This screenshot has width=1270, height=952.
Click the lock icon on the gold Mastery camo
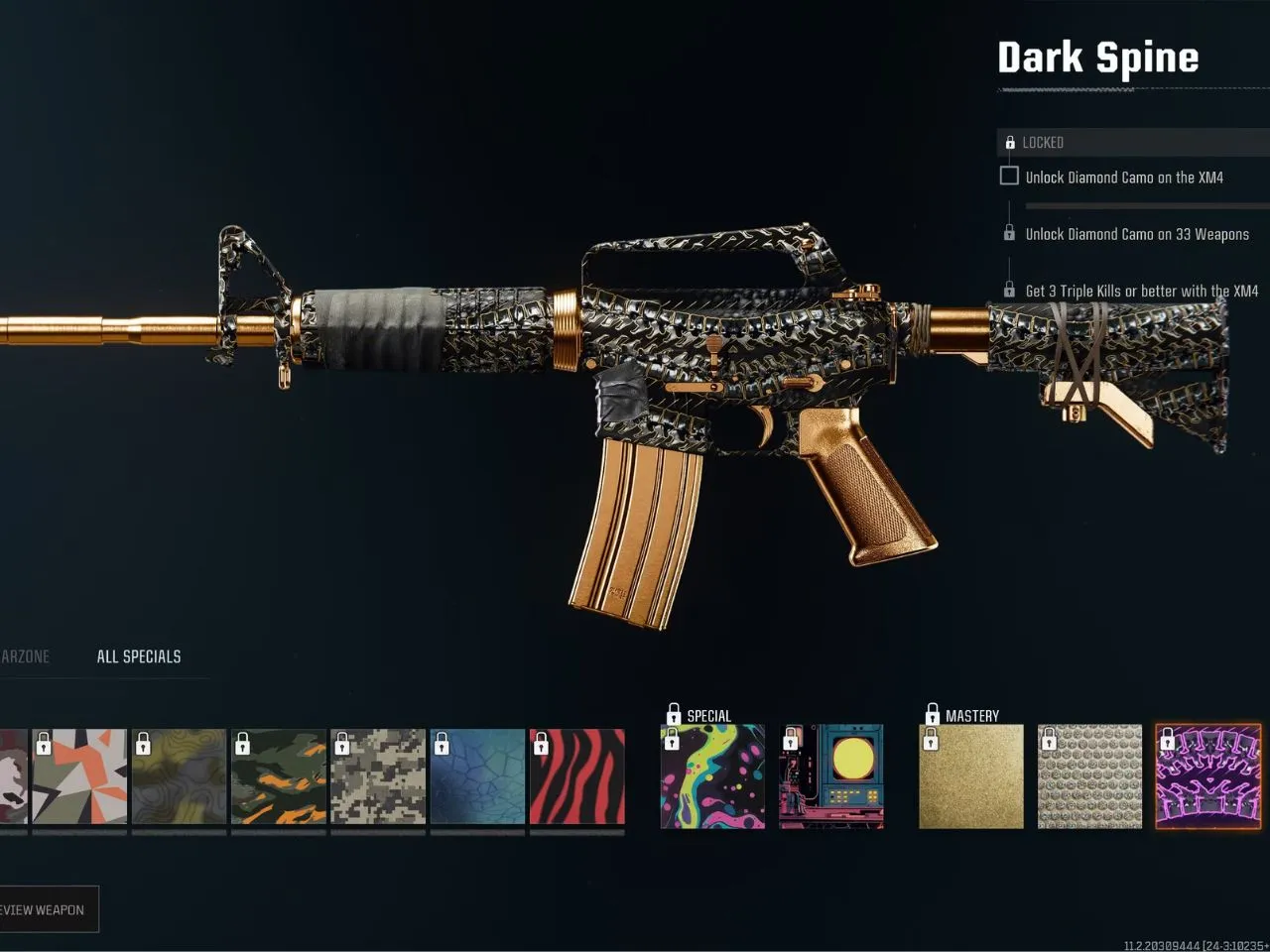tap(932, 739)
